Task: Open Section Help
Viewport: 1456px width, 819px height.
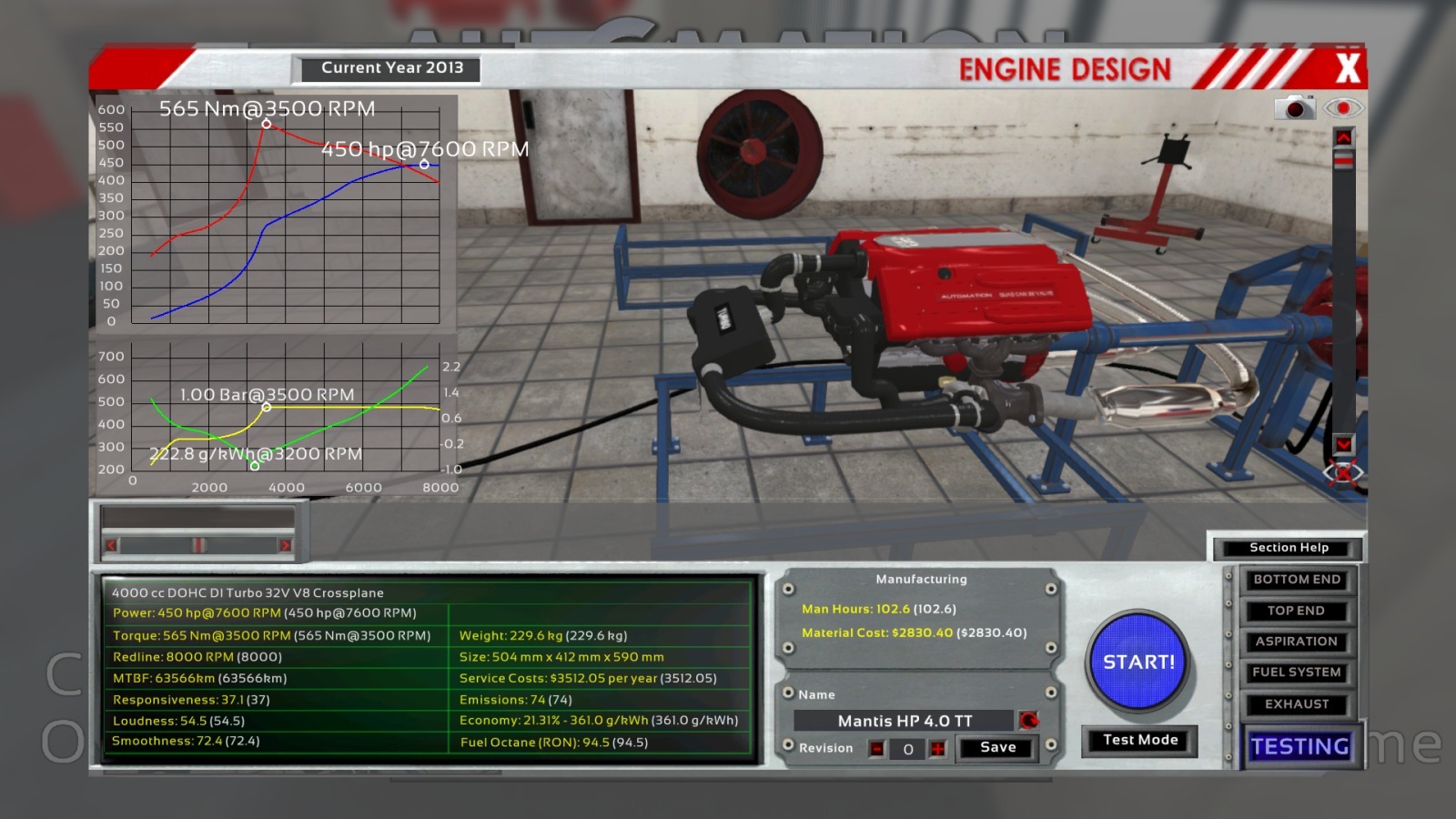Action: pyautogui.click(x=1289, y=548)
